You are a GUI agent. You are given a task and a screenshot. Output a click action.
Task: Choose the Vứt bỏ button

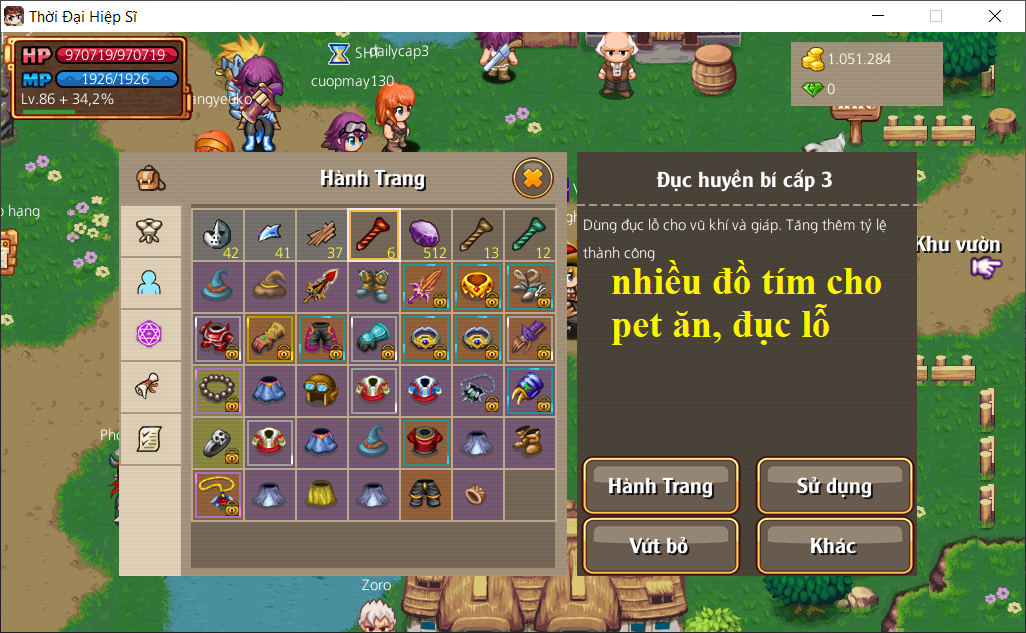pyautogui.click(x=661, y=546)
